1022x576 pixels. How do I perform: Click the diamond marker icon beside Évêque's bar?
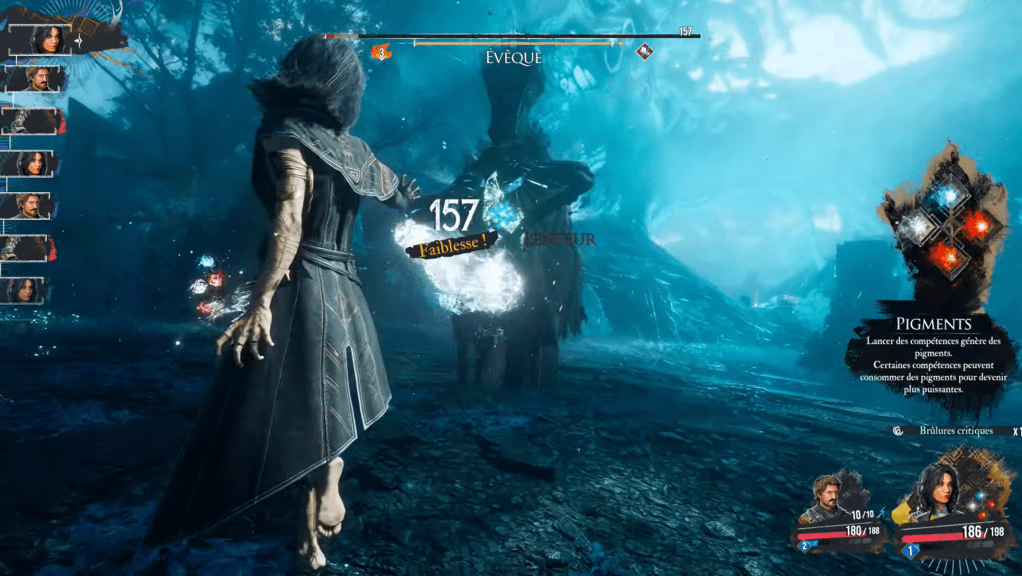pyautogui.click(x=645, y=52)
